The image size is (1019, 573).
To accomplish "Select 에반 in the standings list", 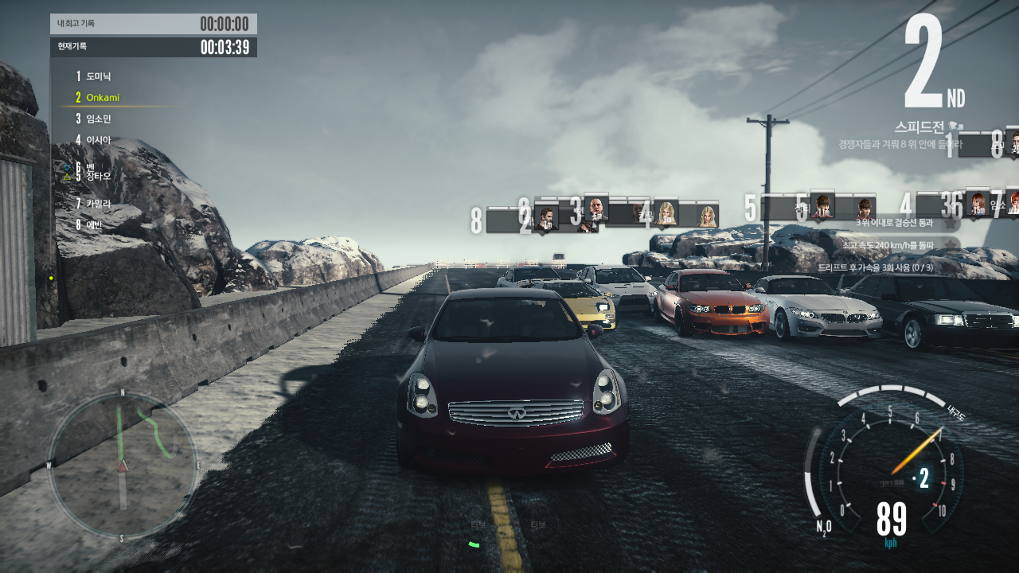I will 95,224.
